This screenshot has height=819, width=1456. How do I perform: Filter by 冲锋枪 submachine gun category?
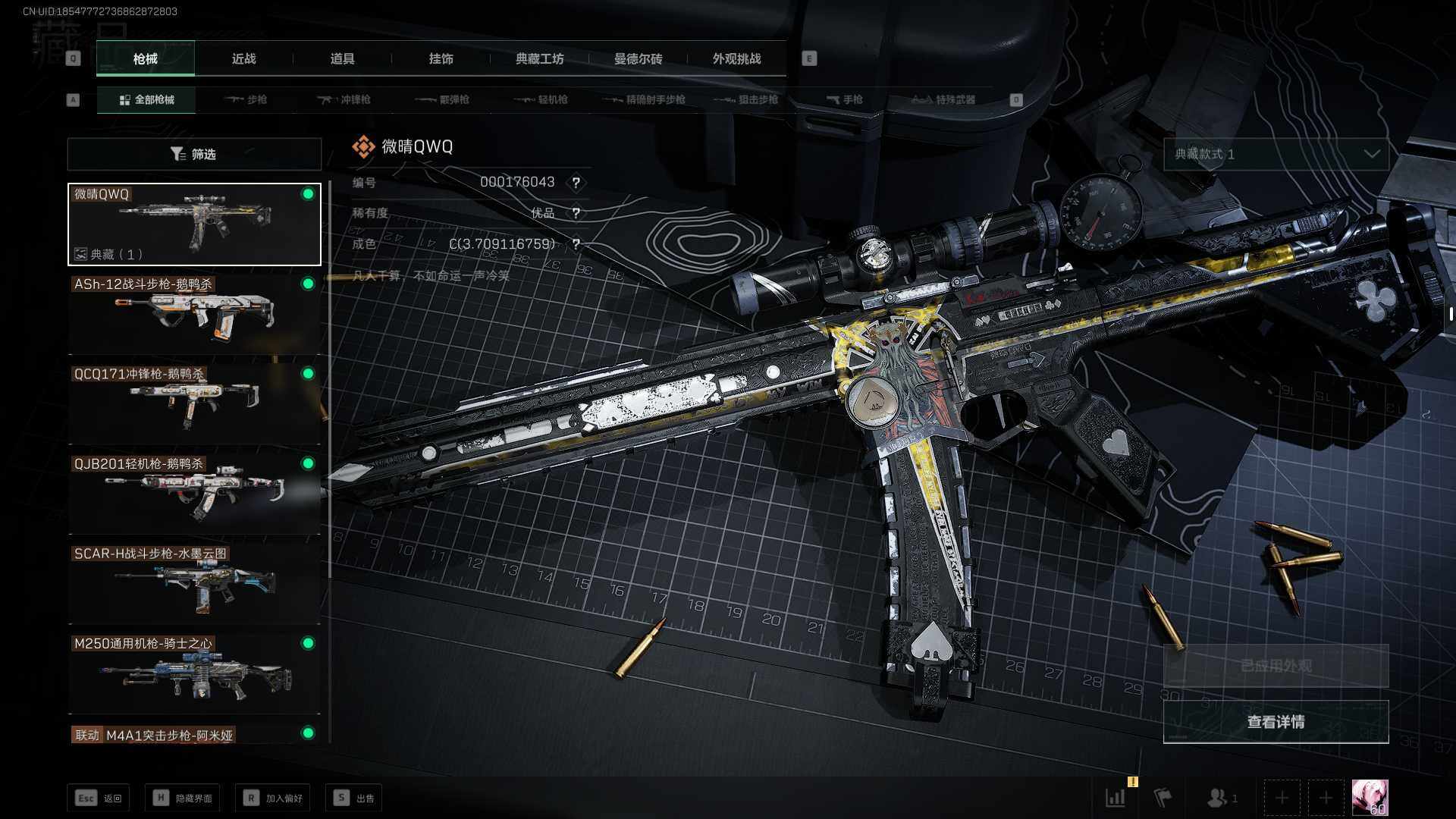344,99
